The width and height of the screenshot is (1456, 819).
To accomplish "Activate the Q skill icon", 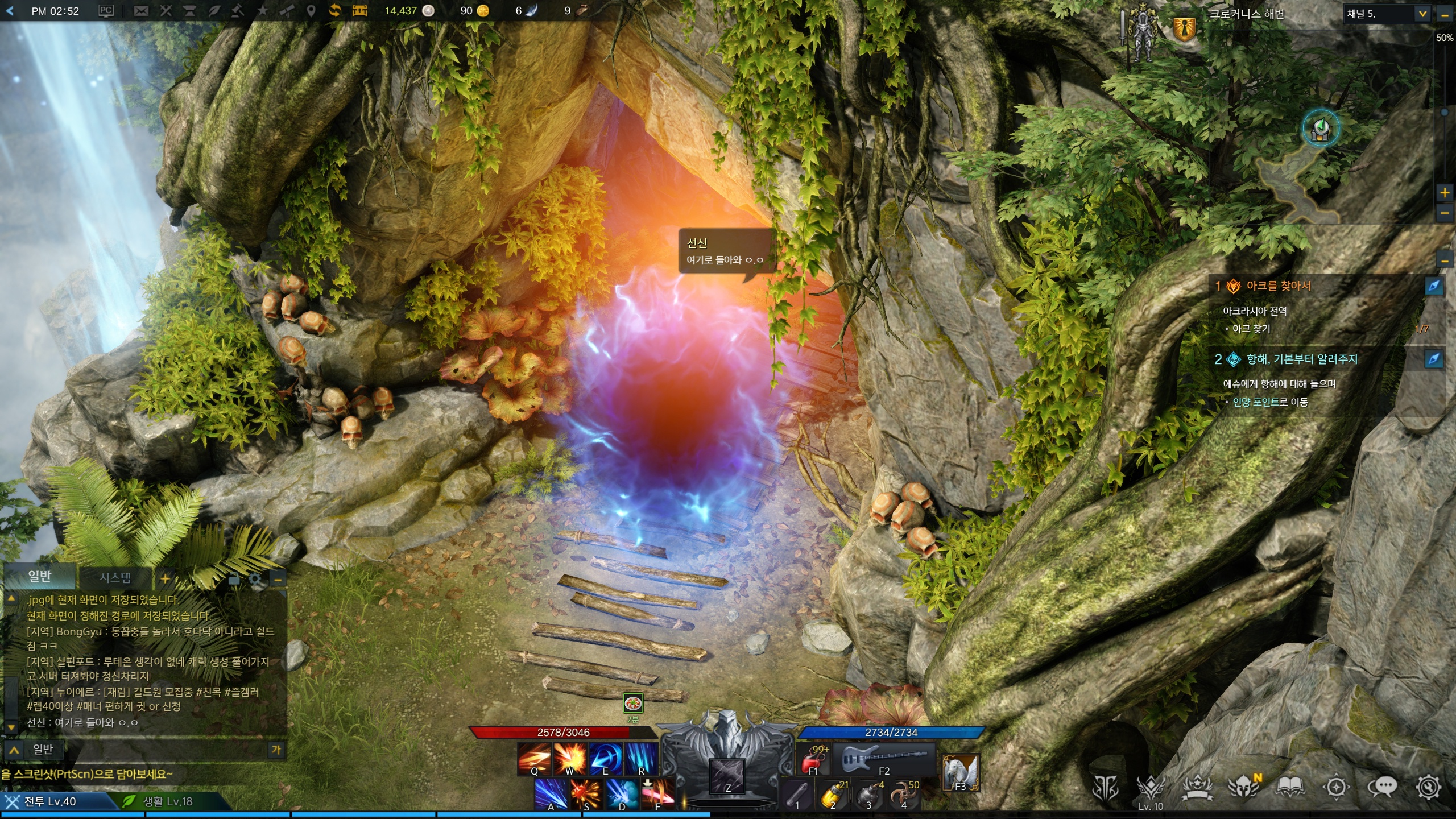I will point(534,759).
